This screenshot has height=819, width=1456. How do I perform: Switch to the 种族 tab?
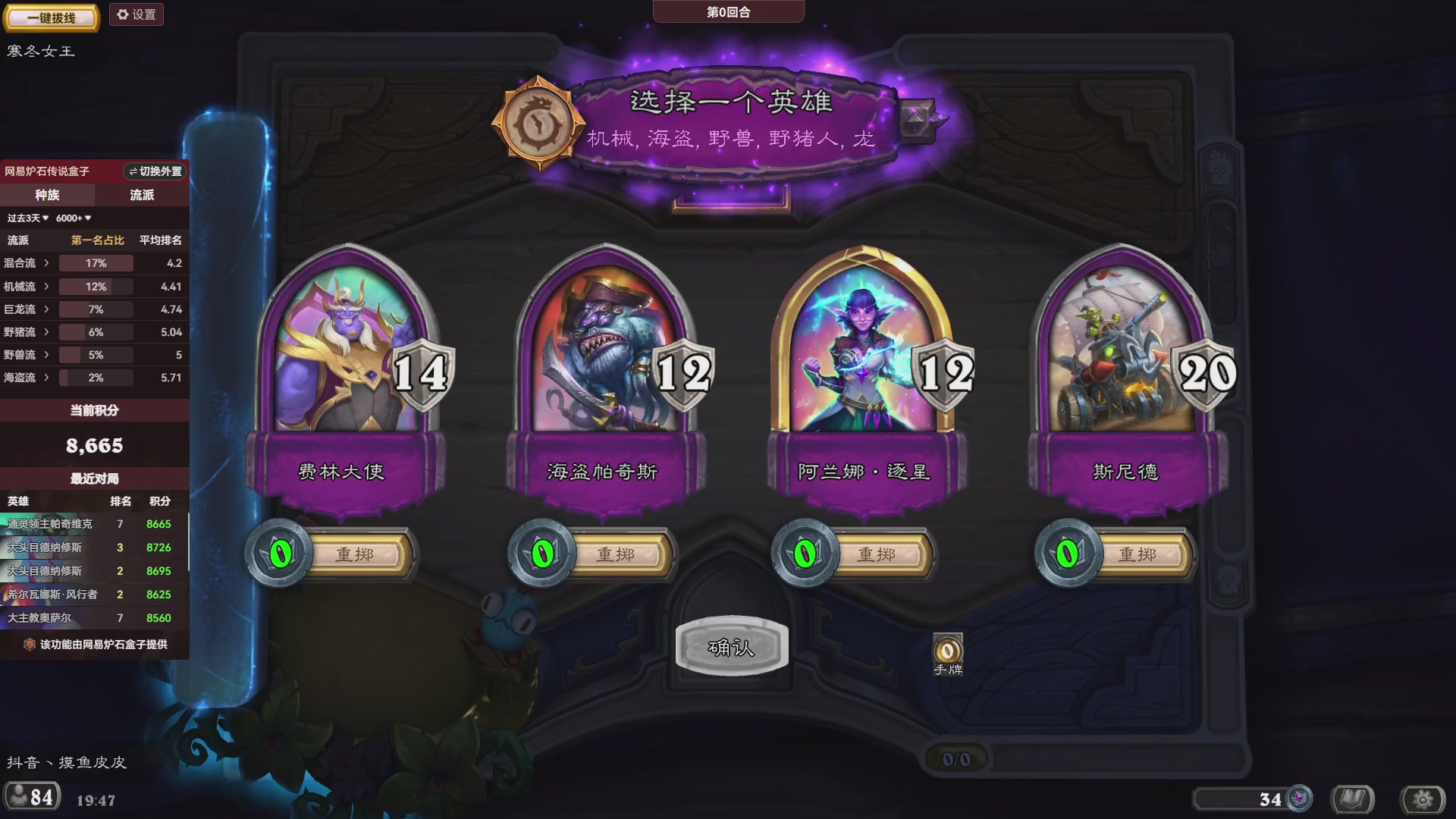pos(47,195)
